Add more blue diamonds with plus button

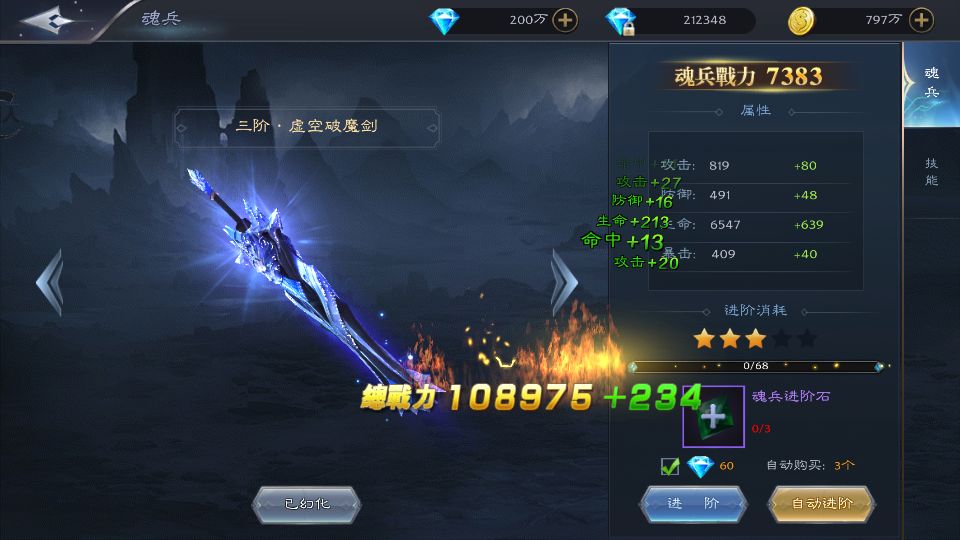pos(565,20)
